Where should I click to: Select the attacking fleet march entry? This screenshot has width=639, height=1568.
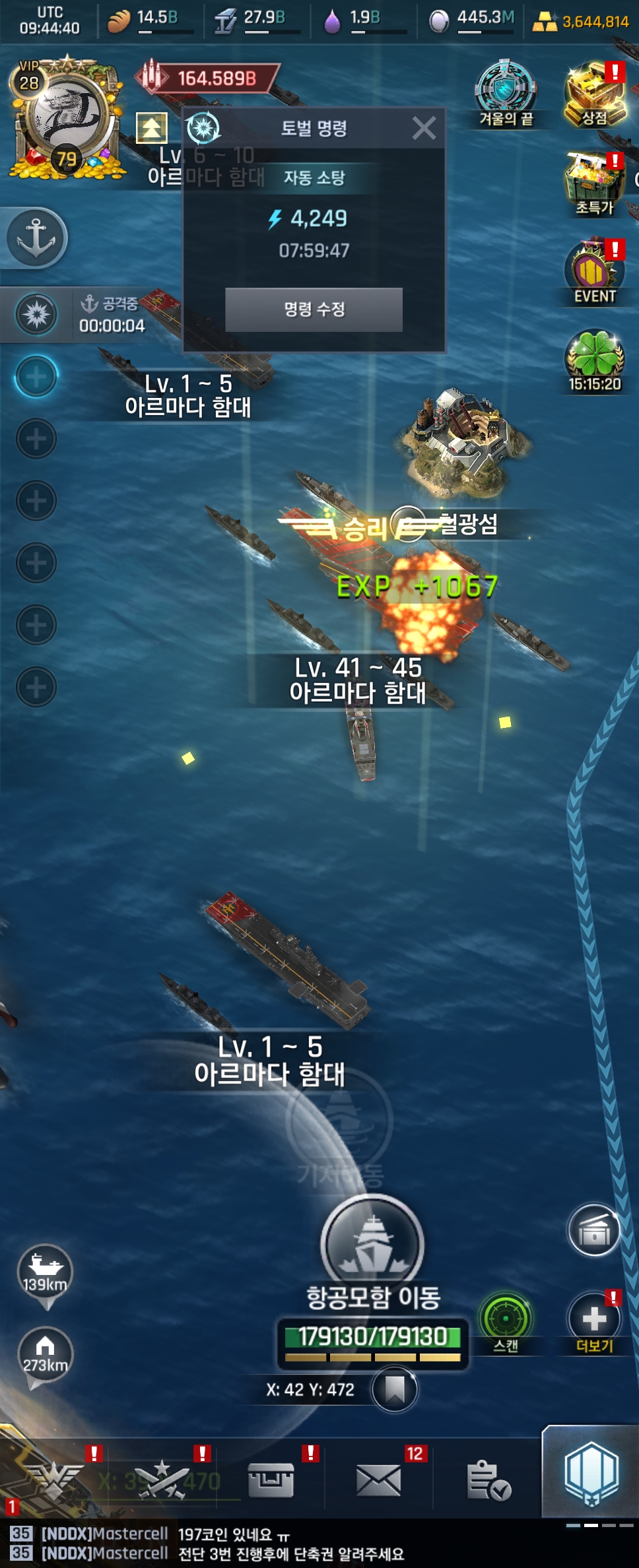click(x=79, y=315)
